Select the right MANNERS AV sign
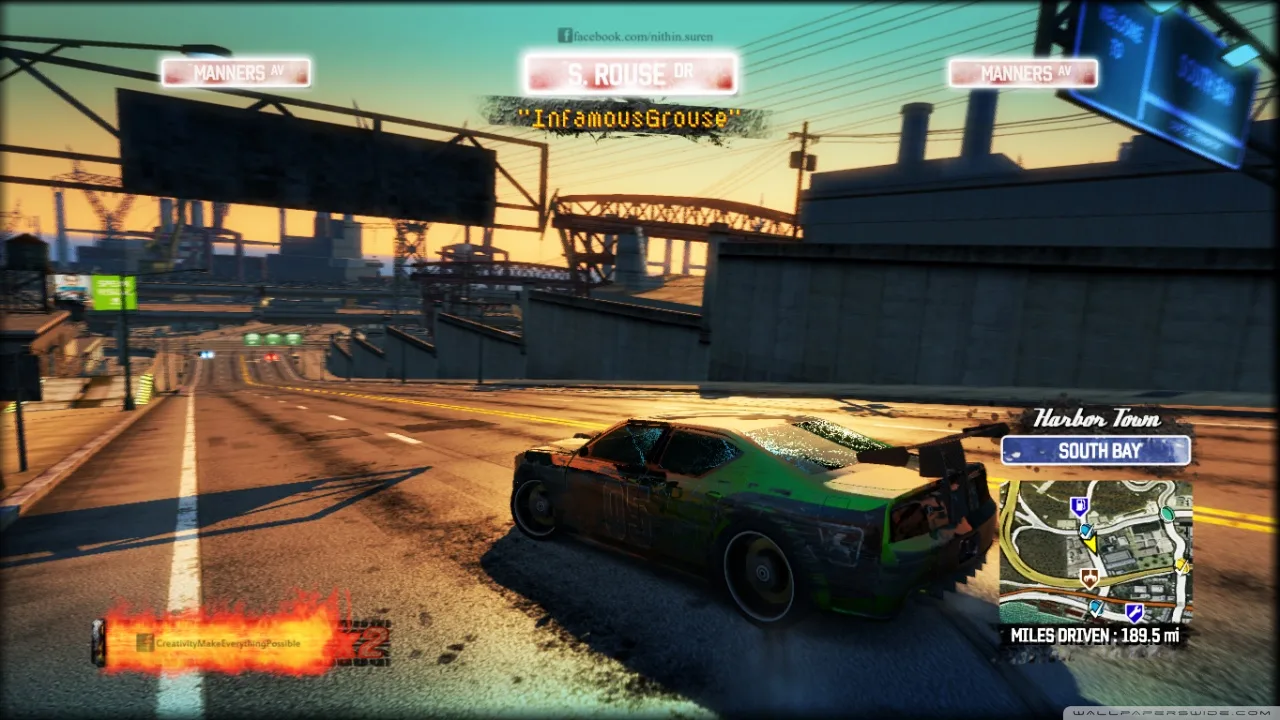Viewport: 1280px width, 720px height. pyautogui.click(x=1023, y=72)
